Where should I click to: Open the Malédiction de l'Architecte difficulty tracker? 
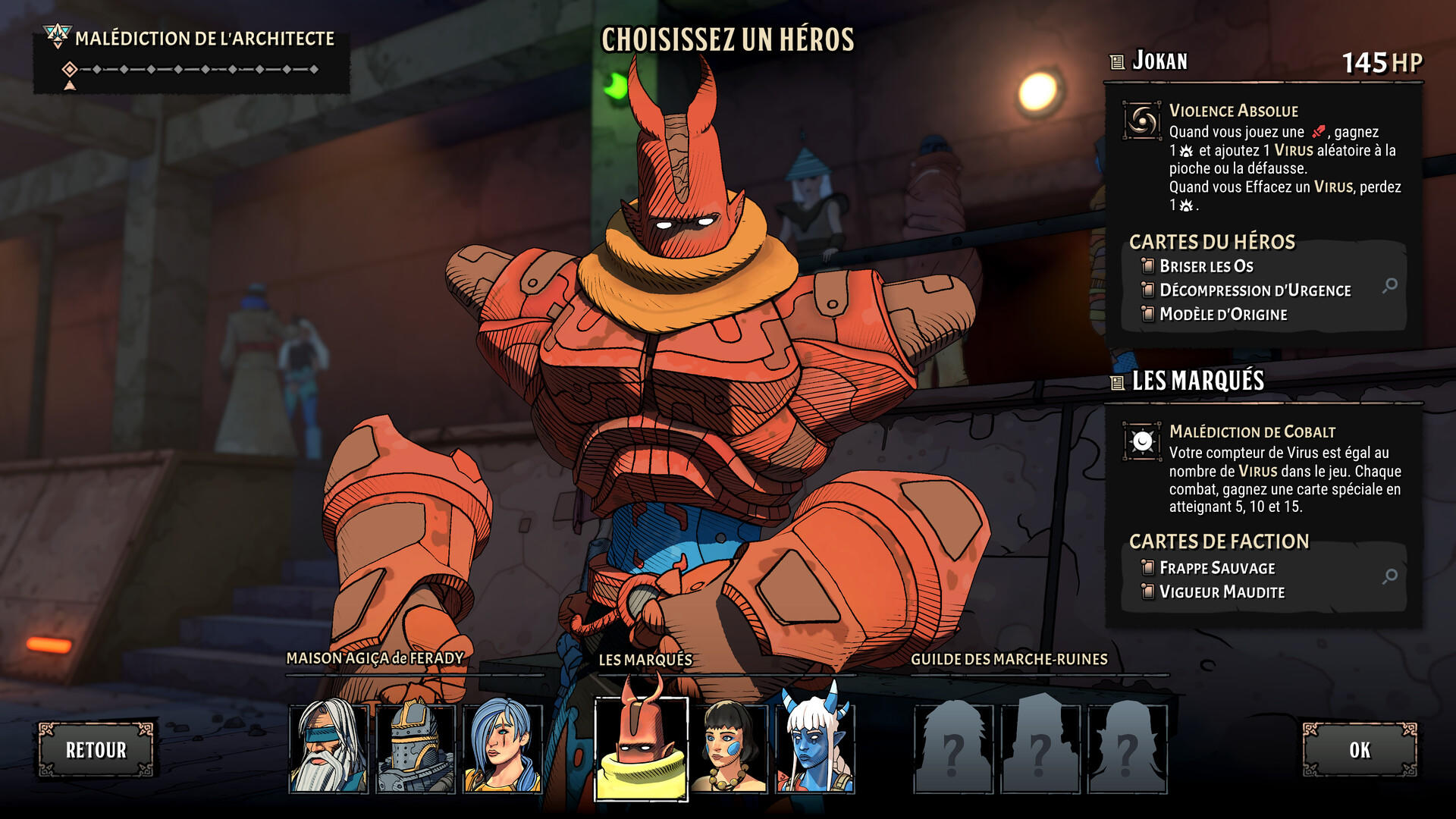click(191, 61)
